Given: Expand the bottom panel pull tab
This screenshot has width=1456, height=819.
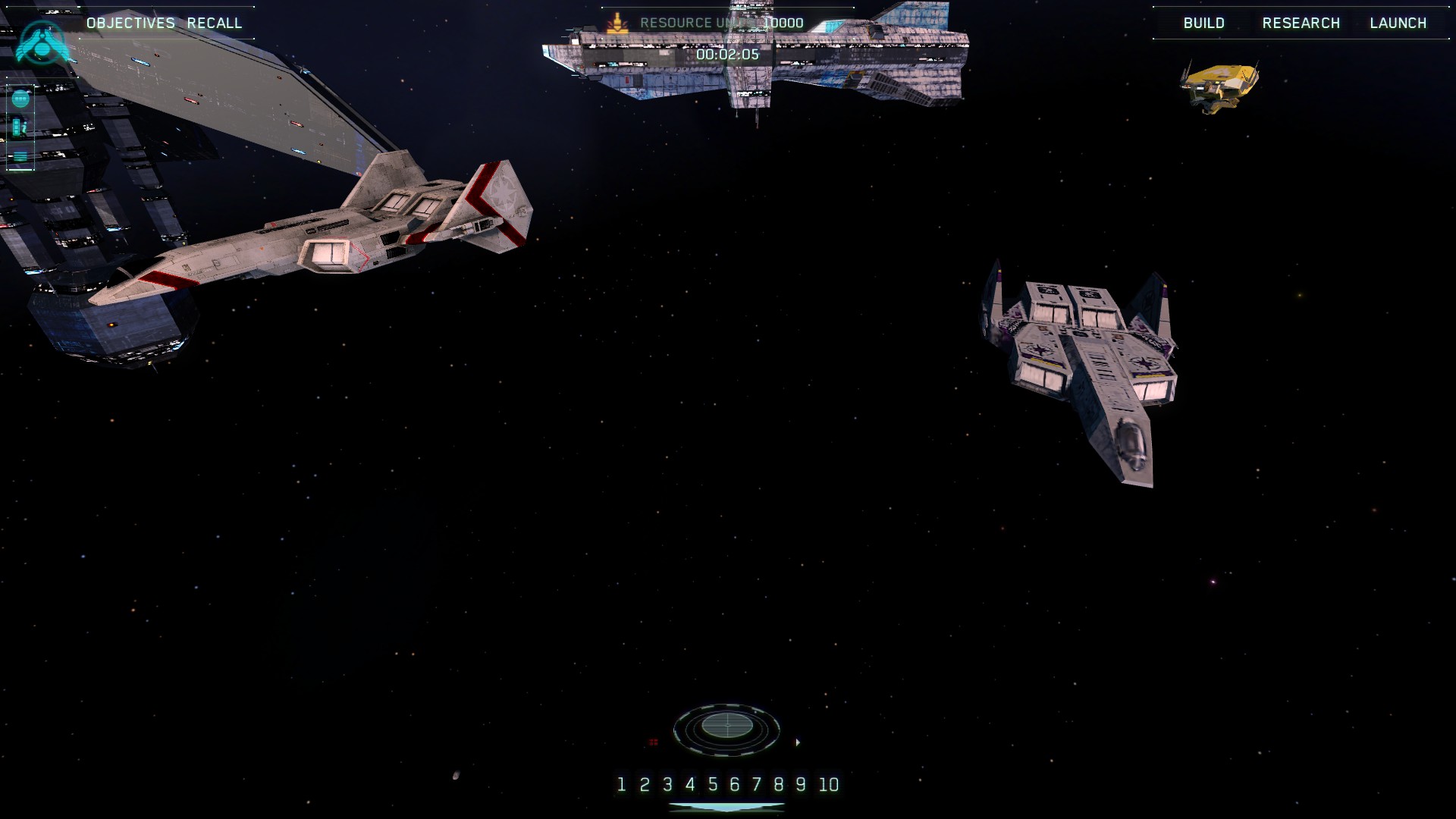Looking at the screenshot, I should click(x=726, y=808).
